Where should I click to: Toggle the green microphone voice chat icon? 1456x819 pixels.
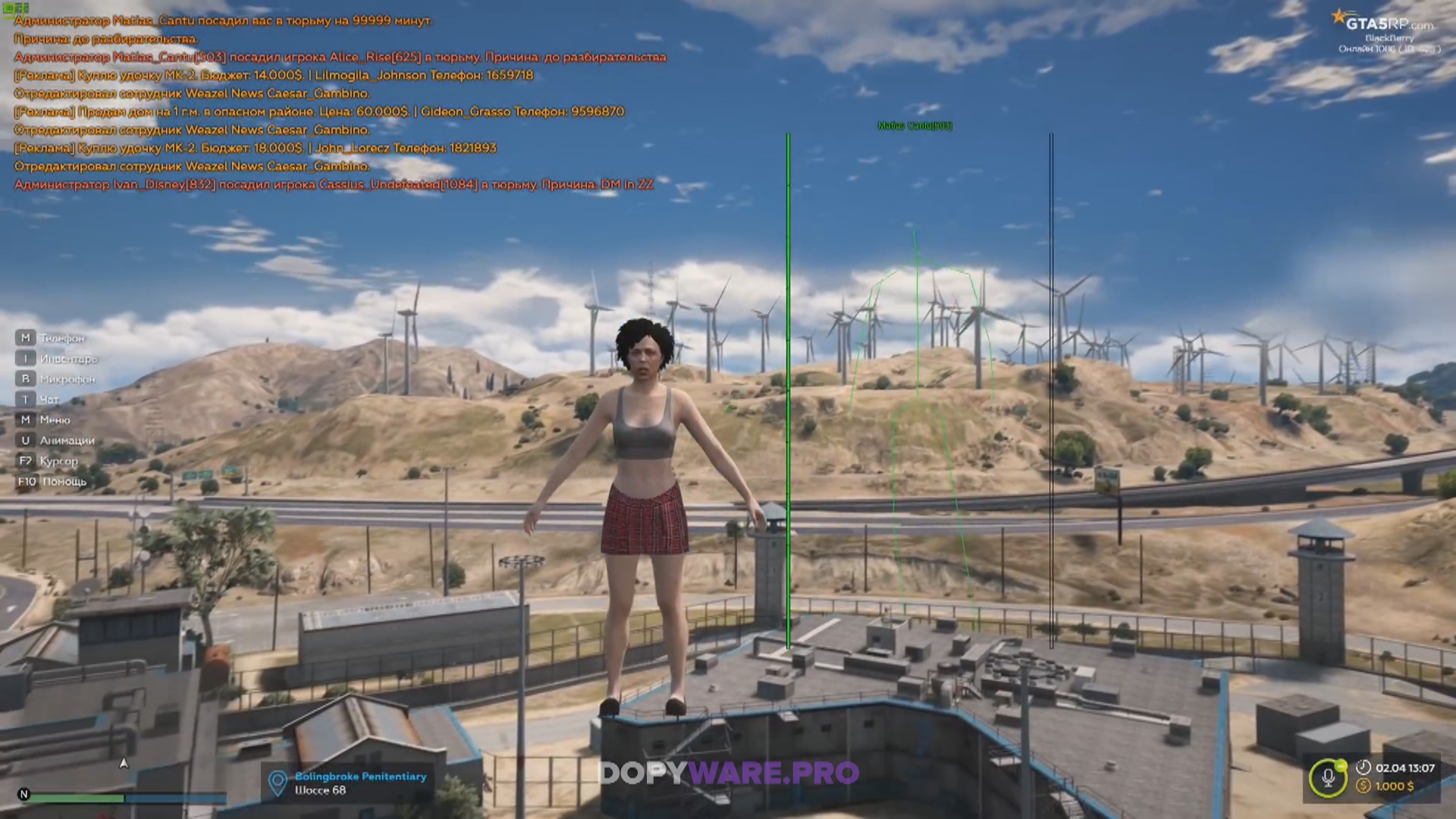[1328, 778]
